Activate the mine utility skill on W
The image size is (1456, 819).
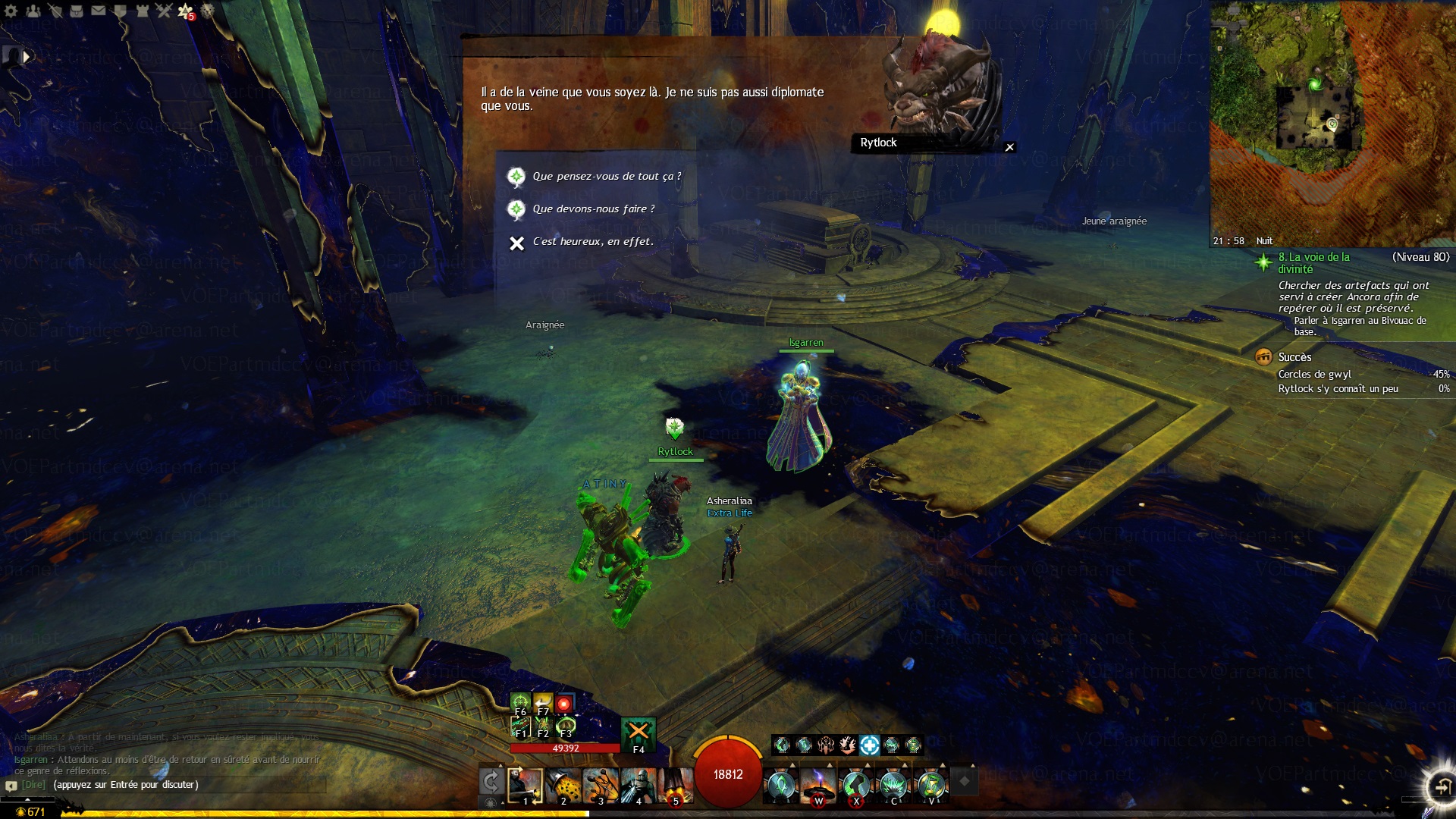tap(818, 785)
